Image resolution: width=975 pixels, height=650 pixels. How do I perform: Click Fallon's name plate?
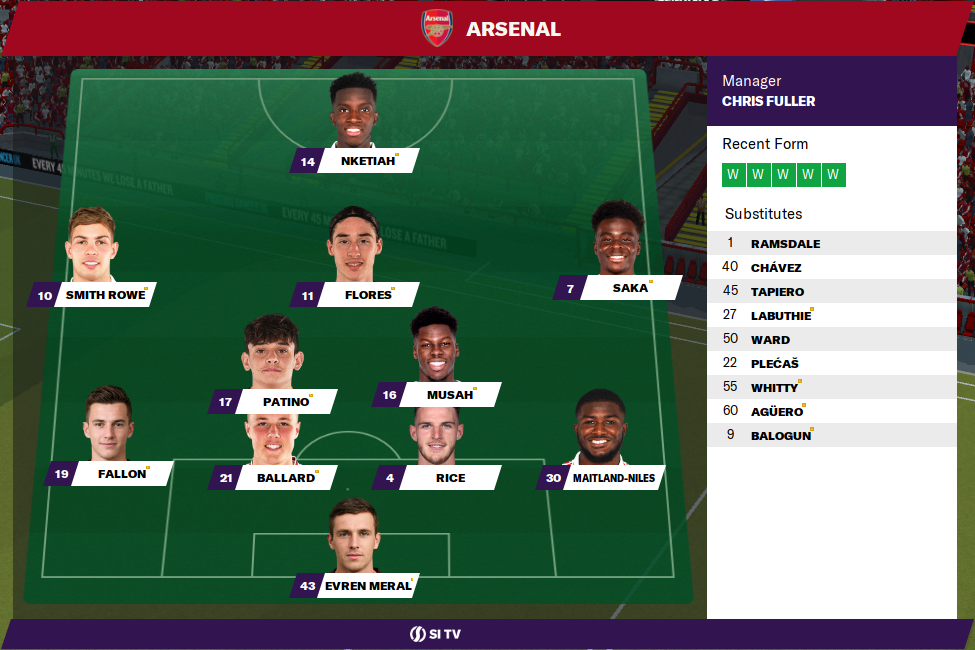[122, 474]
